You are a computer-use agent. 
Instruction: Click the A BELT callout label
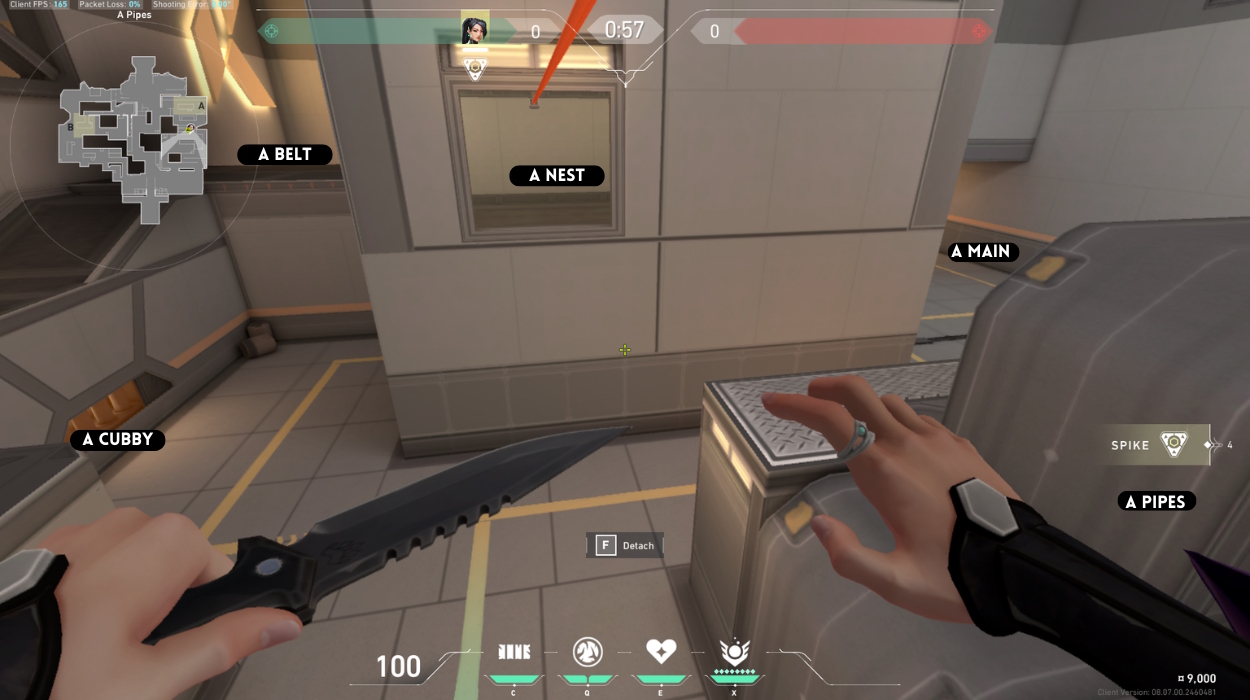pyautogui.click(x=285, y=155)
